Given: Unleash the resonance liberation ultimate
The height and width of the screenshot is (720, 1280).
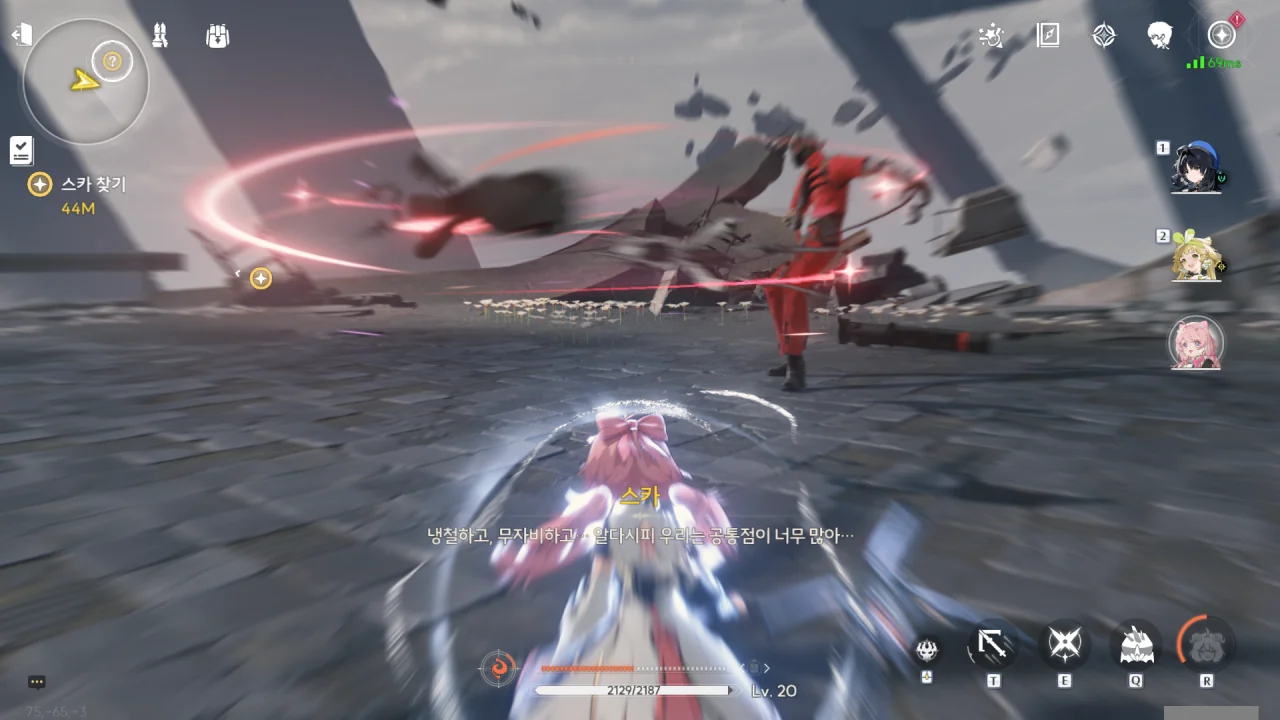Looking at the screenshot, I should click(x=1206, y=645).
